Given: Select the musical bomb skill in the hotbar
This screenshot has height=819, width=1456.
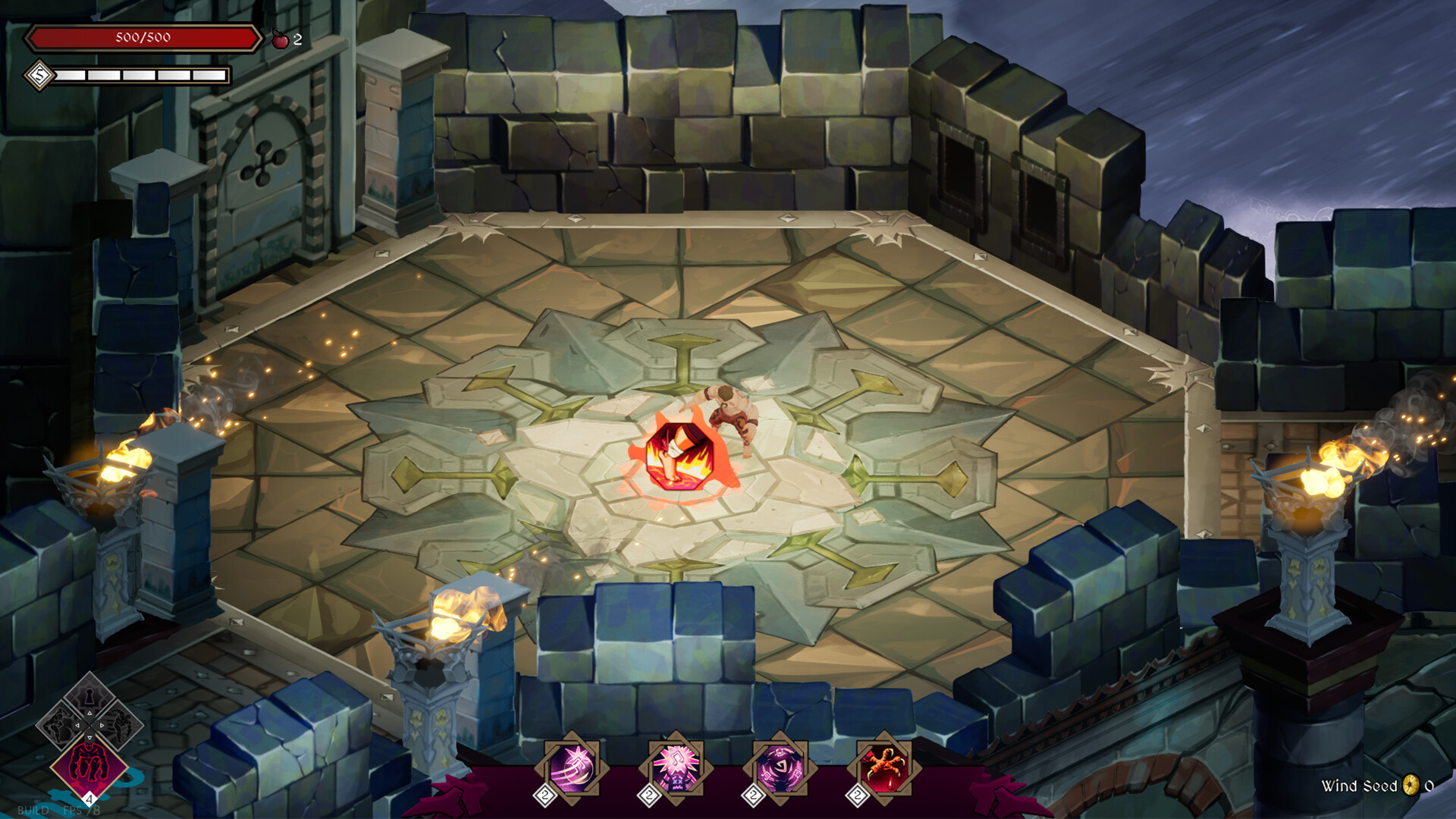Looking at the screenshot, I should [573, 765].
